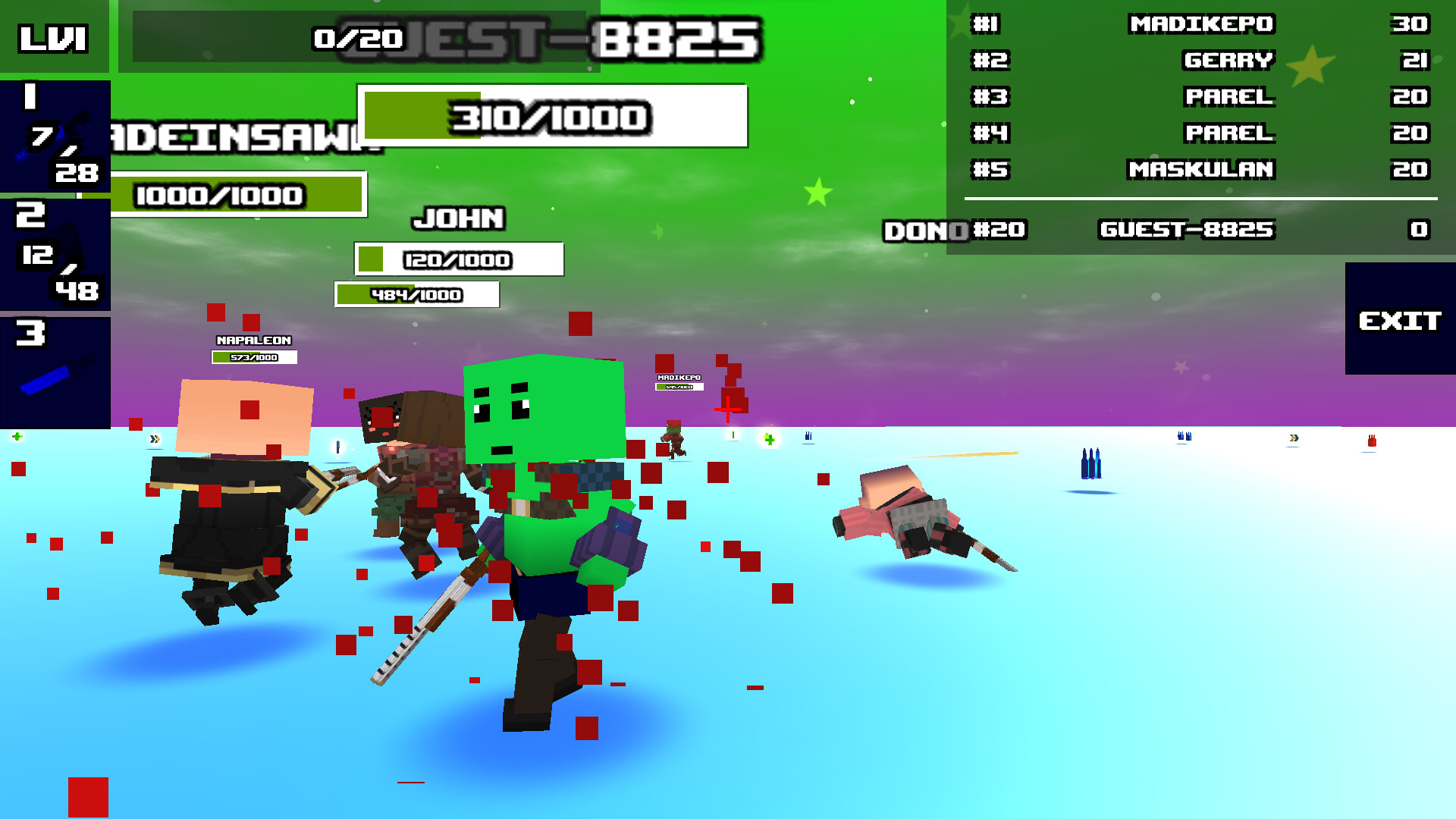Click MASKULAN at rank #5
Screen dimensions: 1456x819
1200,170
